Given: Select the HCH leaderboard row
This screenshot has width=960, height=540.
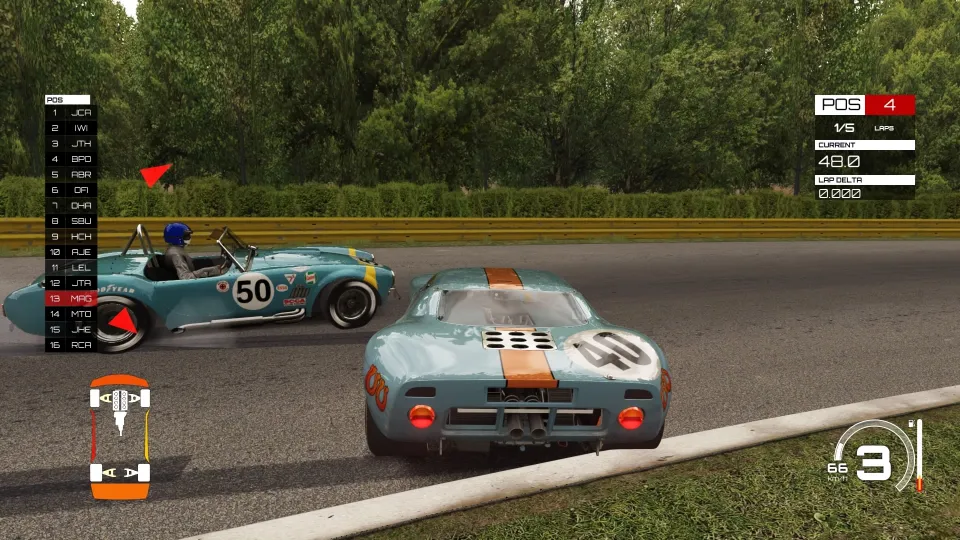Looking at the screenshot, I should coord(70,236).
